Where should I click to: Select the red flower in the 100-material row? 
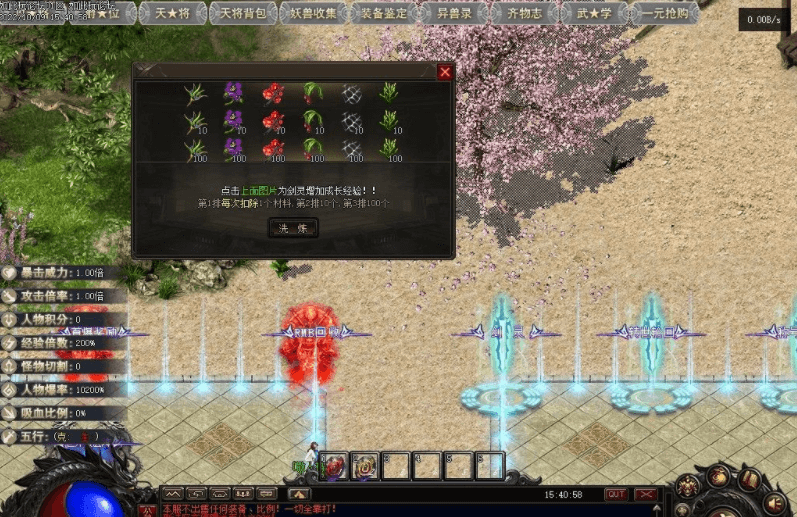point(272,149)
